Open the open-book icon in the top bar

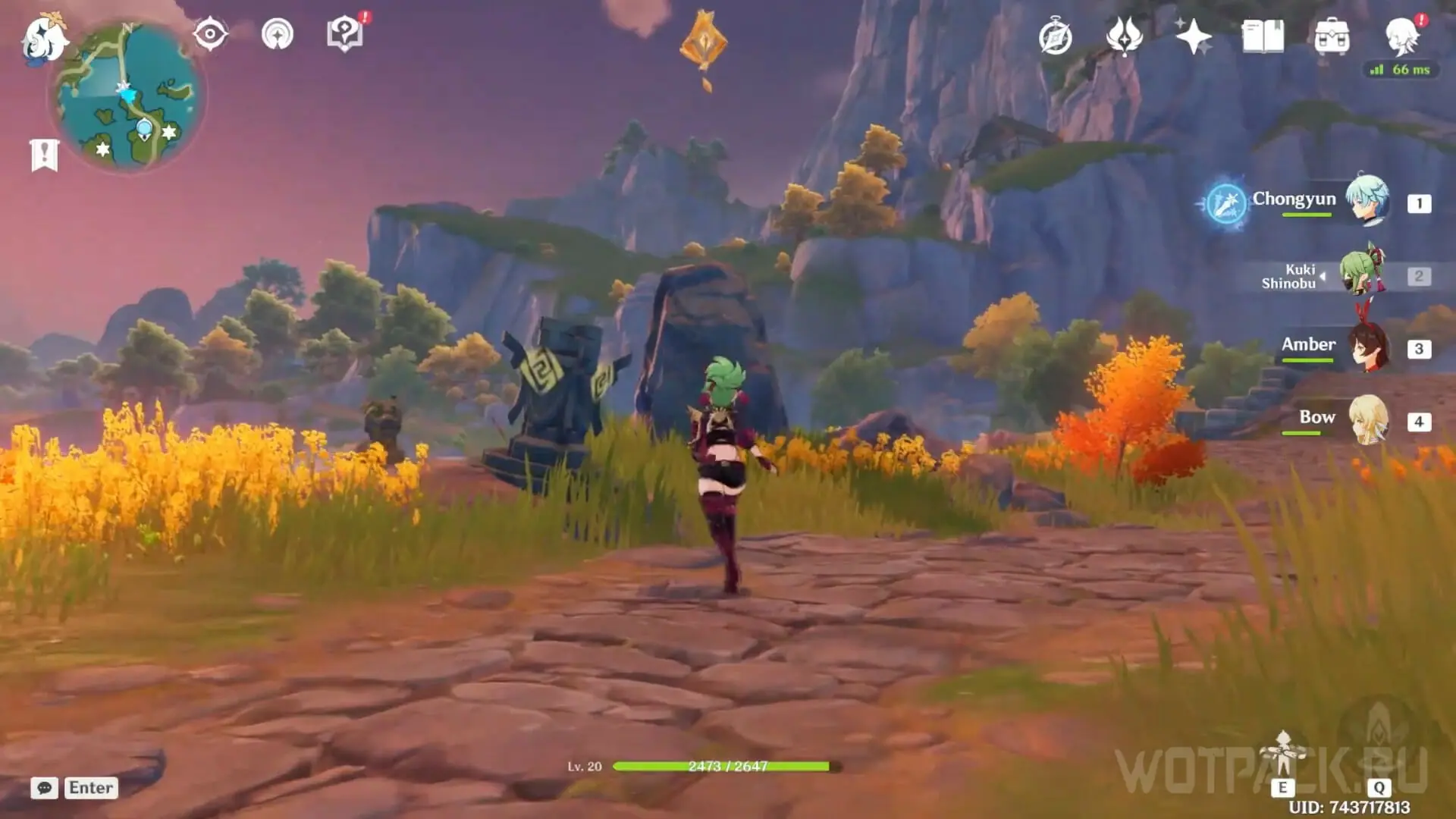(1263, 36)
